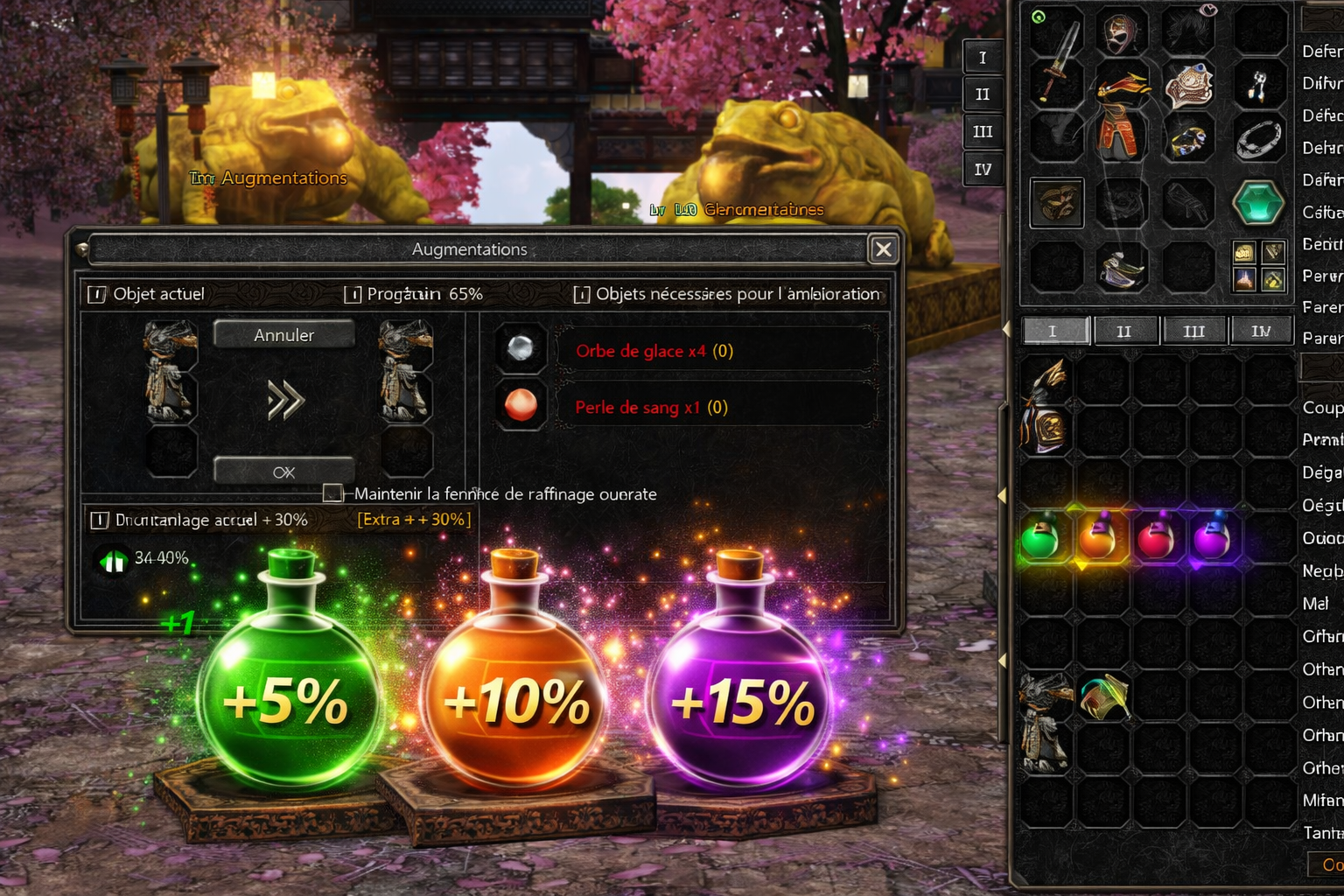Pick the purple potion in the inventory

(x=1212, y=537)
